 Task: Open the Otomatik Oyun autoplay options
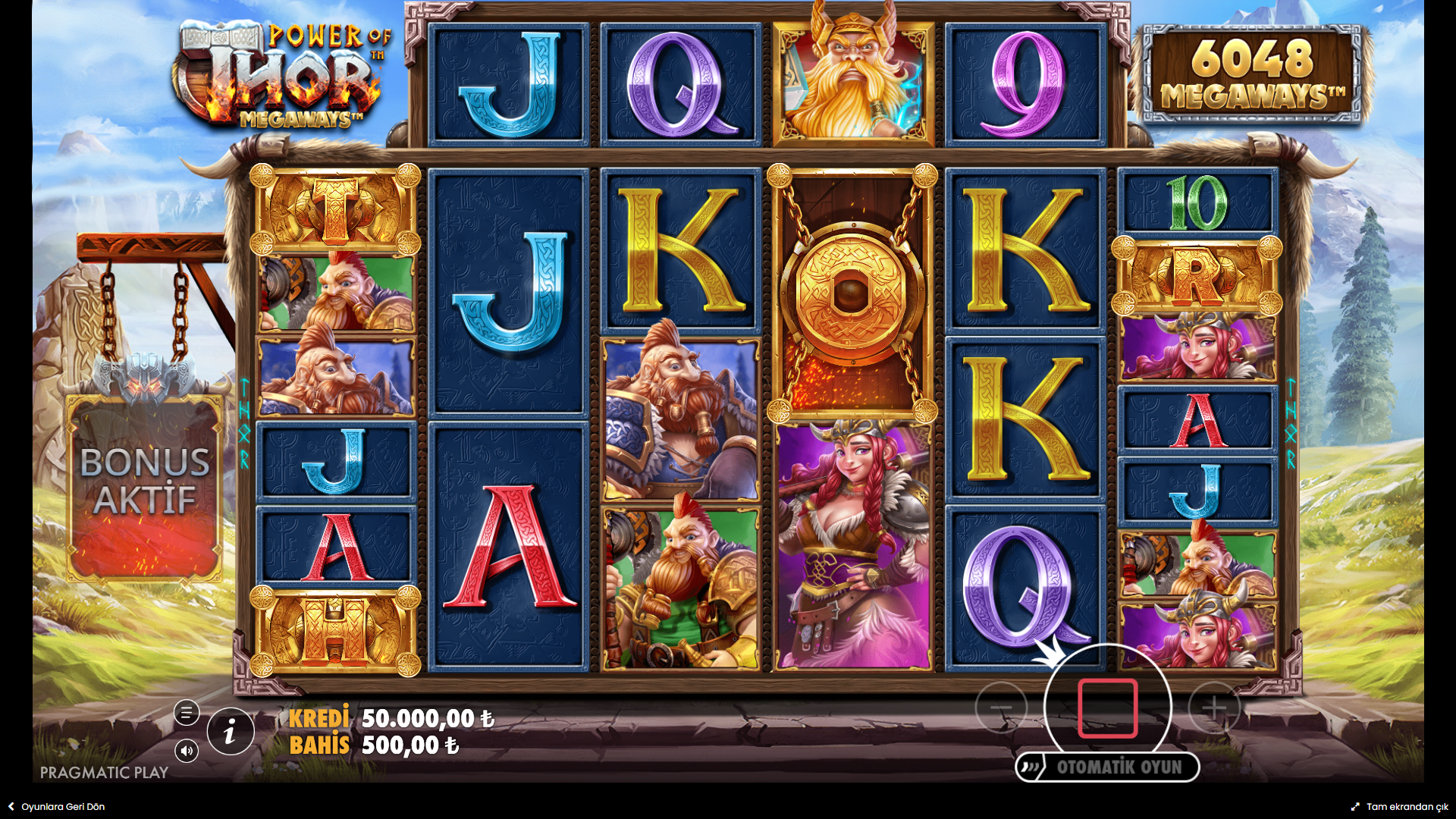point(1108,767)
